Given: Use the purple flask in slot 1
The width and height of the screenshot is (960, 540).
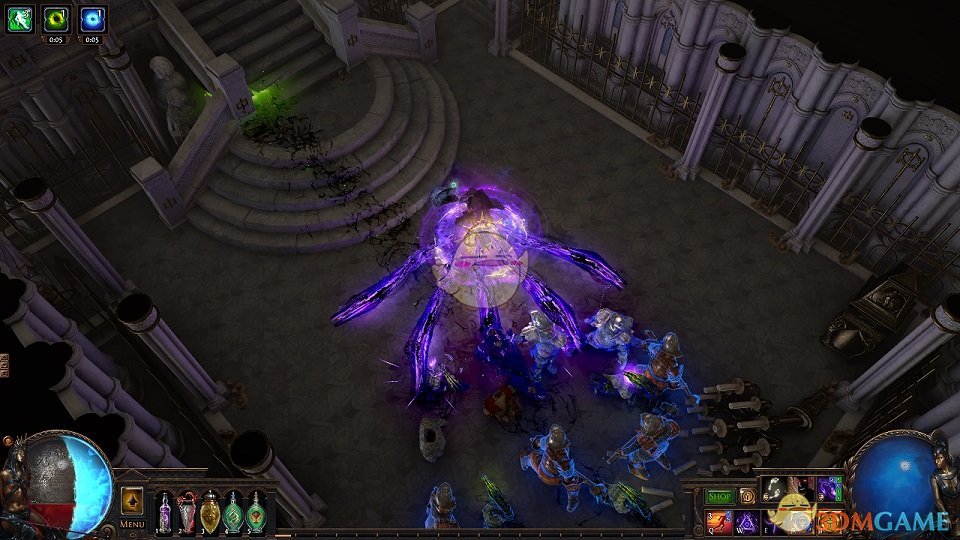Looking at the screenshot, I should (x=164, y=512).
